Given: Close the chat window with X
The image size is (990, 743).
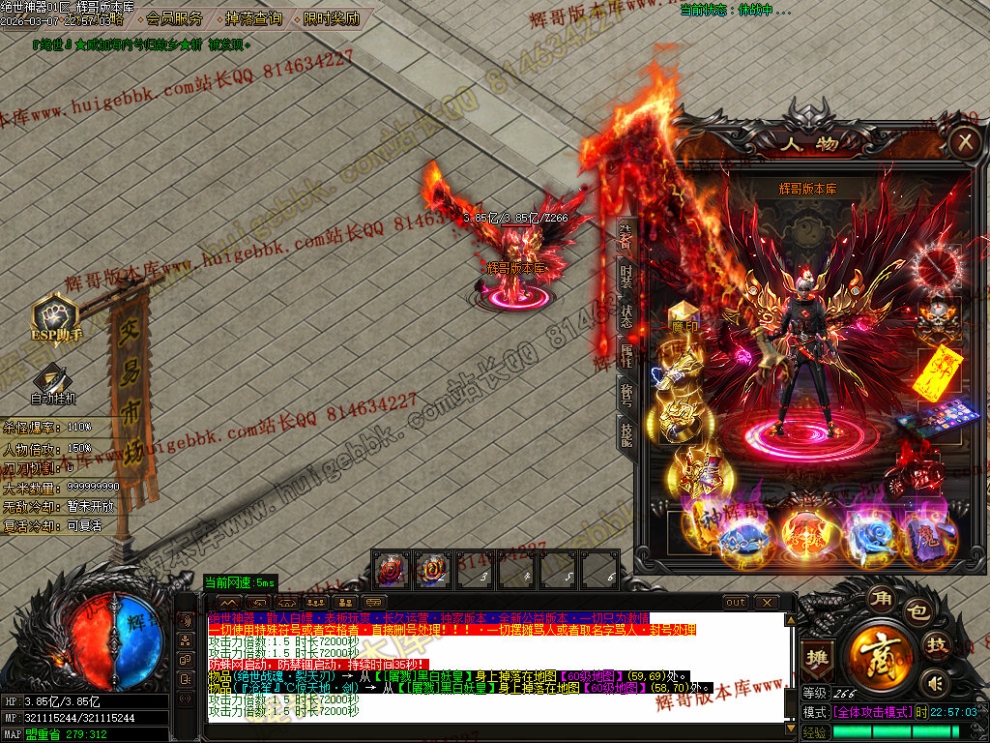Looking at the screenshot, I should click(767, 602).
